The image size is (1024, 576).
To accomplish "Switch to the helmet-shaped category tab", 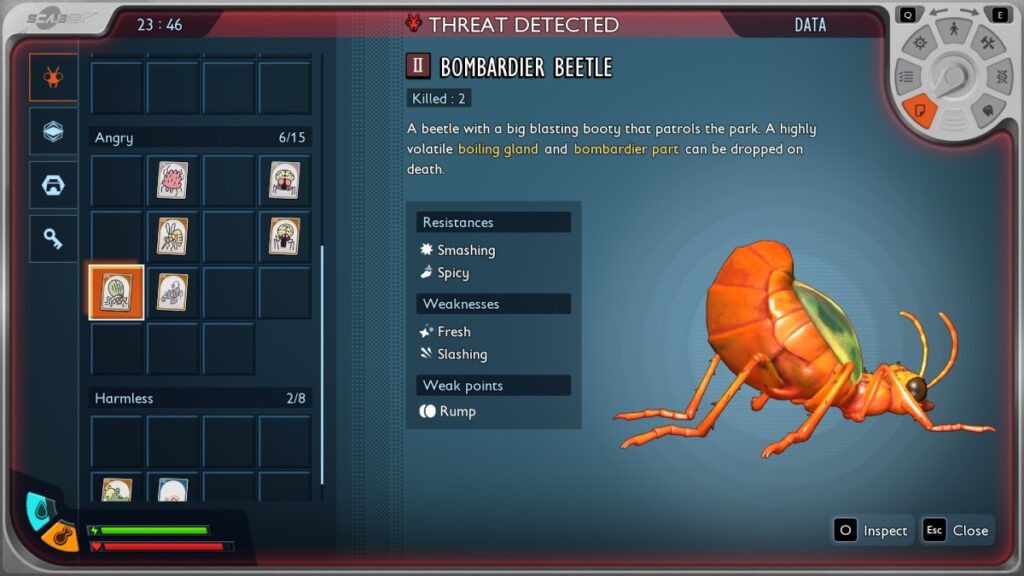I will pos(53,185).
